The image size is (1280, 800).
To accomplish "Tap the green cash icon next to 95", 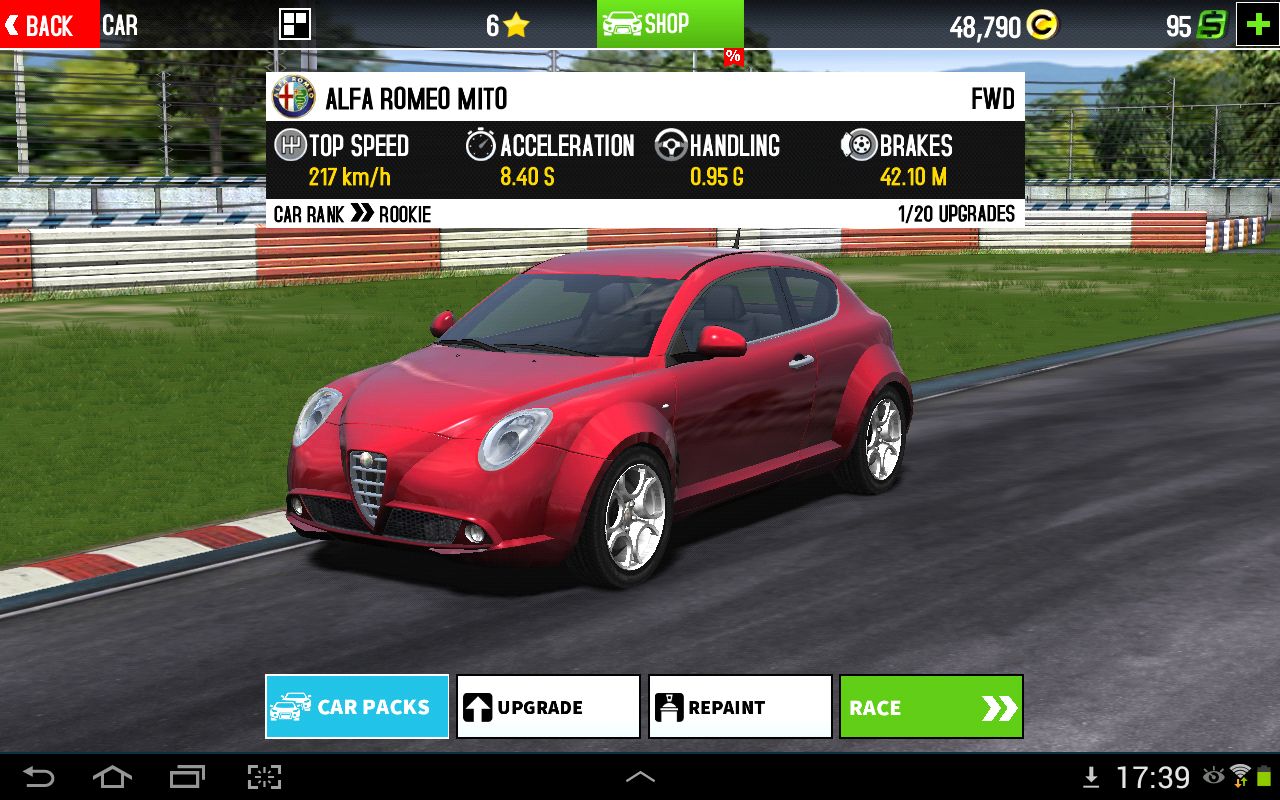I will tap(1215, 23).
